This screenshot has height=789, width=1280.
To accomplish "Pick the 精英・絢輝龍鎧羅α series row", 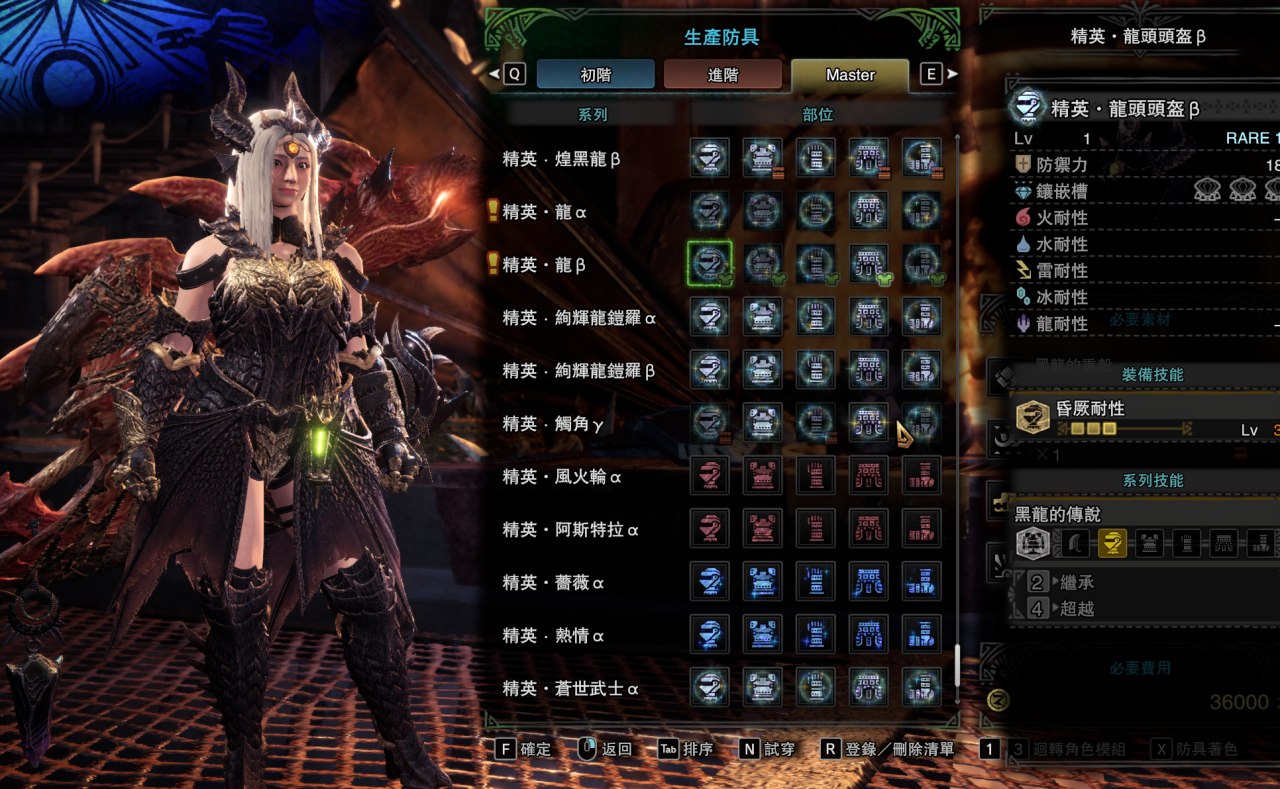I will tap(579, 317).
